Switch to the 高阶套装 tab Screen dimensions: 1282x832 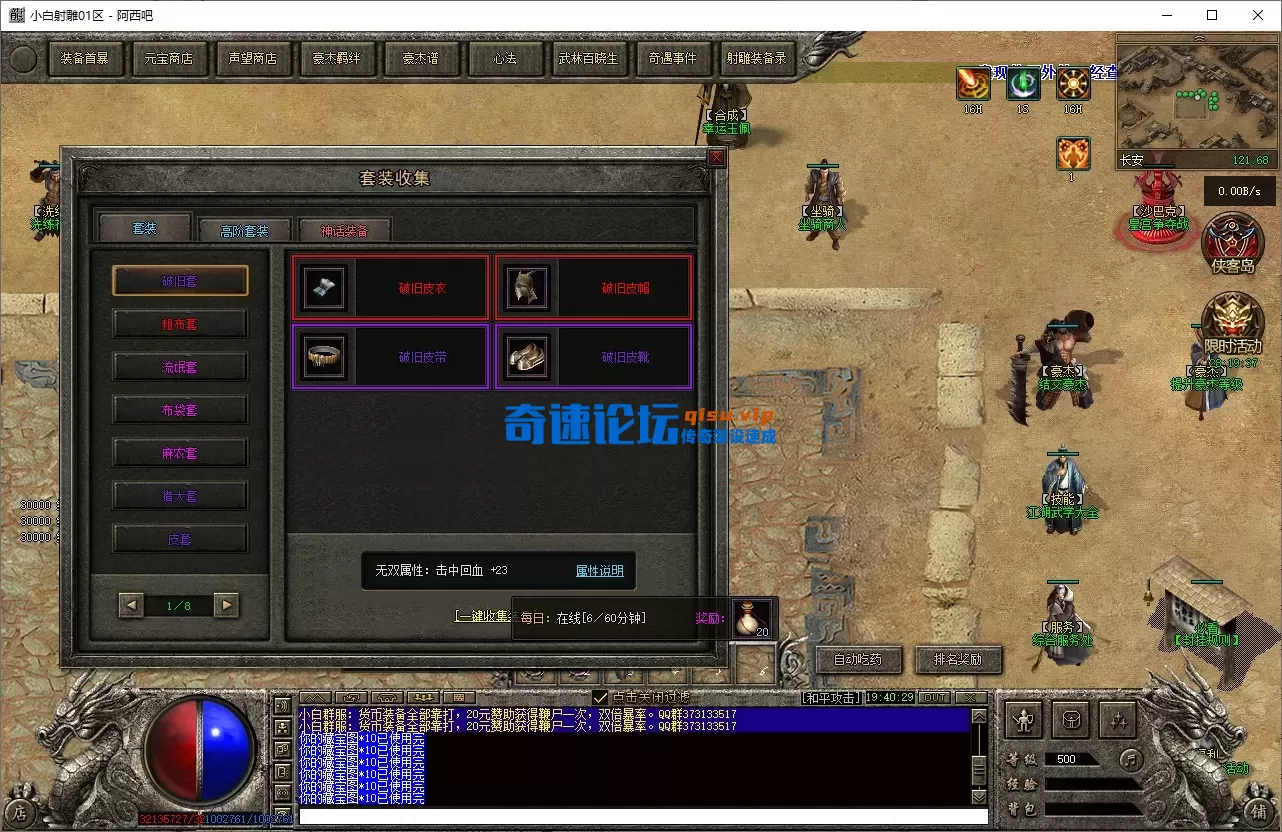pos(243,228)
